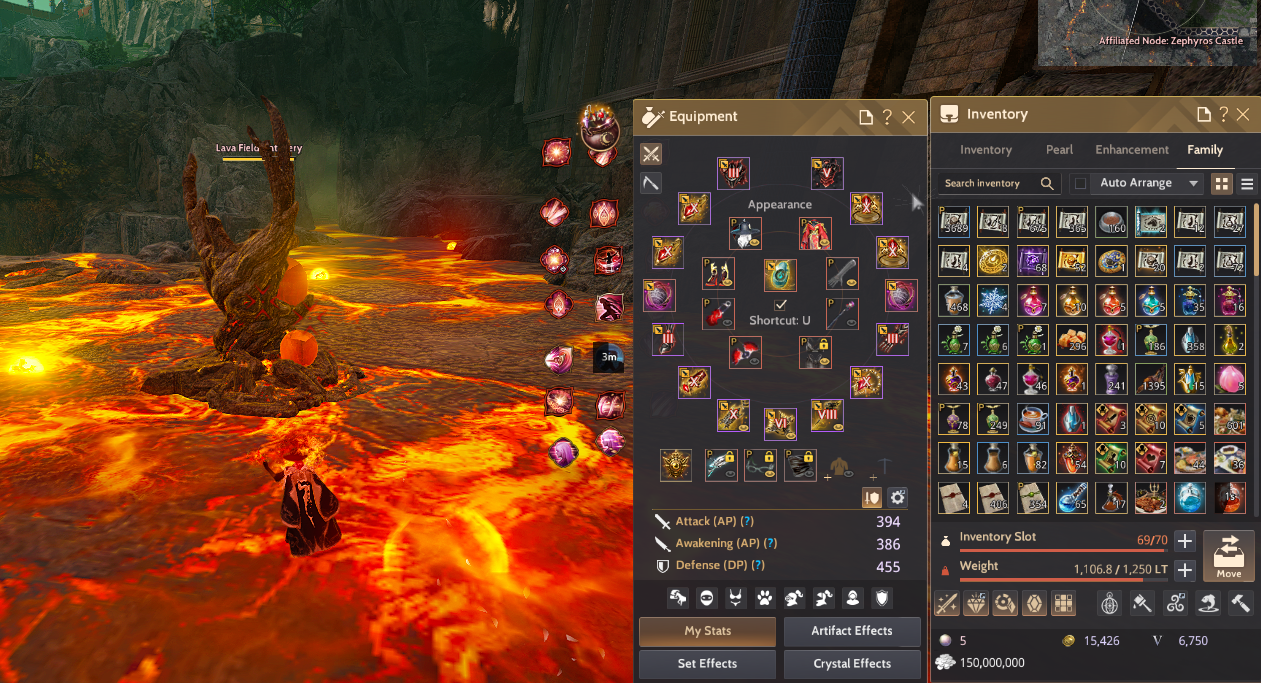The width and height of the screenshot is (1261, 683).
Task: Close the Inventory window
Action: [x=1243, y=115]
